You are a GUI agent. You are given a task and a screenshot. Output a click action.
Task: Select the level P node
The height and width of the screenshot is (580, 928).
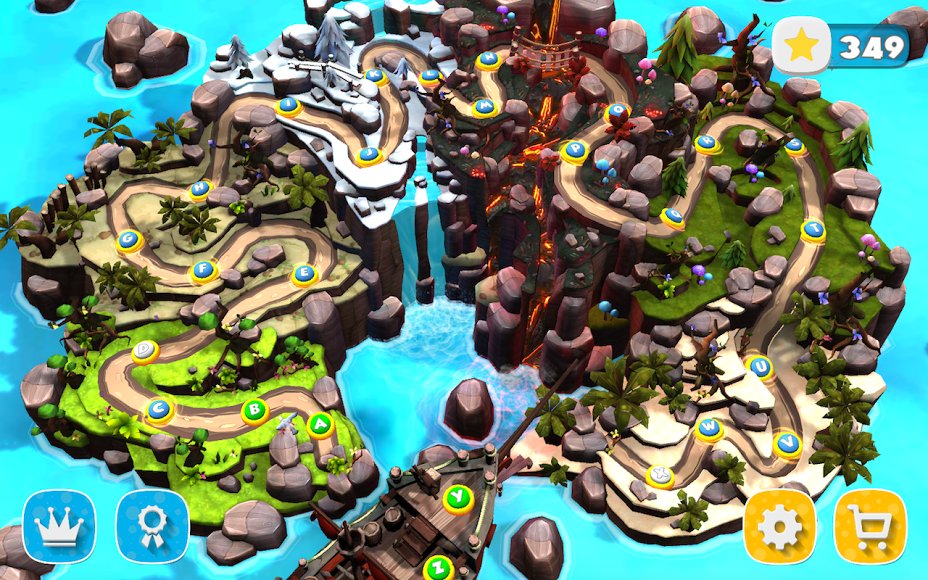pyautogui.click(x=575, y=150)
